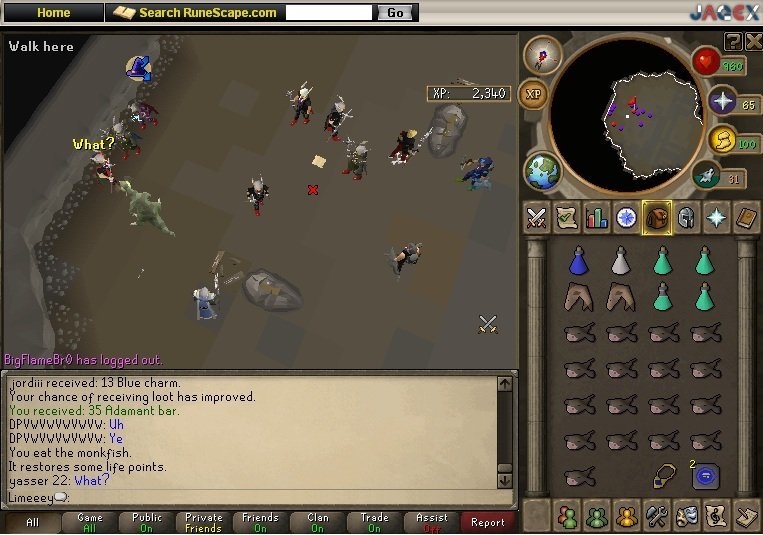Select the All chat filter tab
The height and width of the screenshot is (535, 763).
coord(33,522)
